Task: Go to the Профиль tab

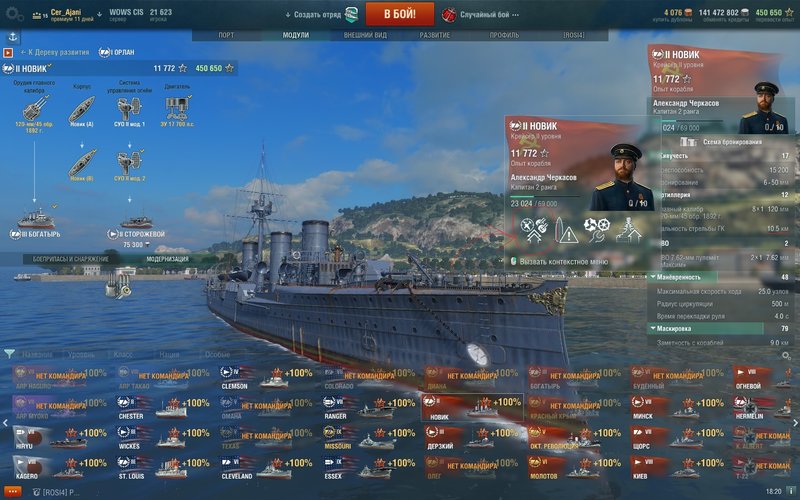Action: (x=504, y=35)
